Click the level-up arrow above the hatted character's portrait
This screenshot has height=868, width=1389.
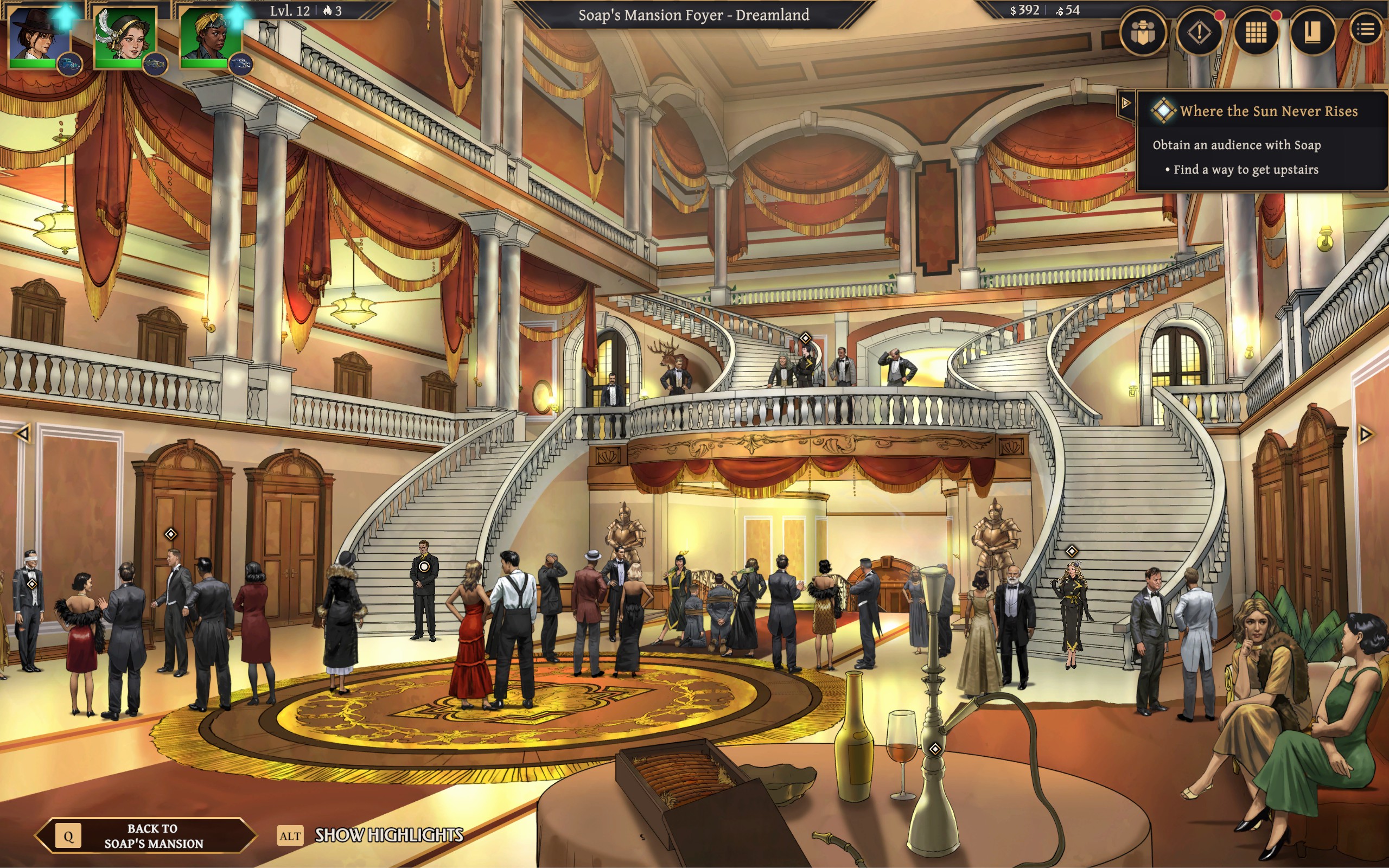(x=65, y=16)
